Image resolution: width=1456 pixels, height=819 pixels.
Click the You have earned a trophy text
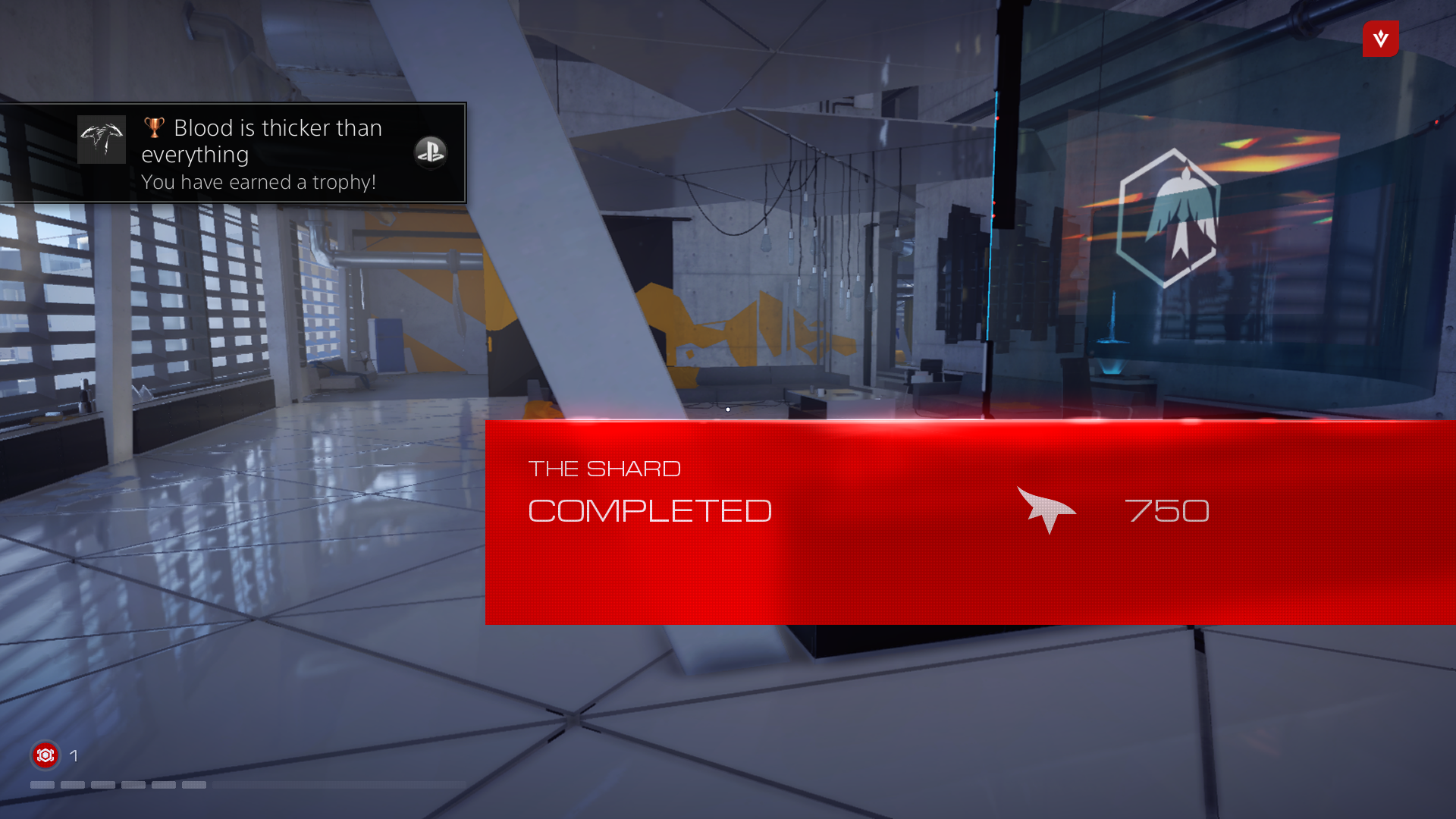click(259, 182)
